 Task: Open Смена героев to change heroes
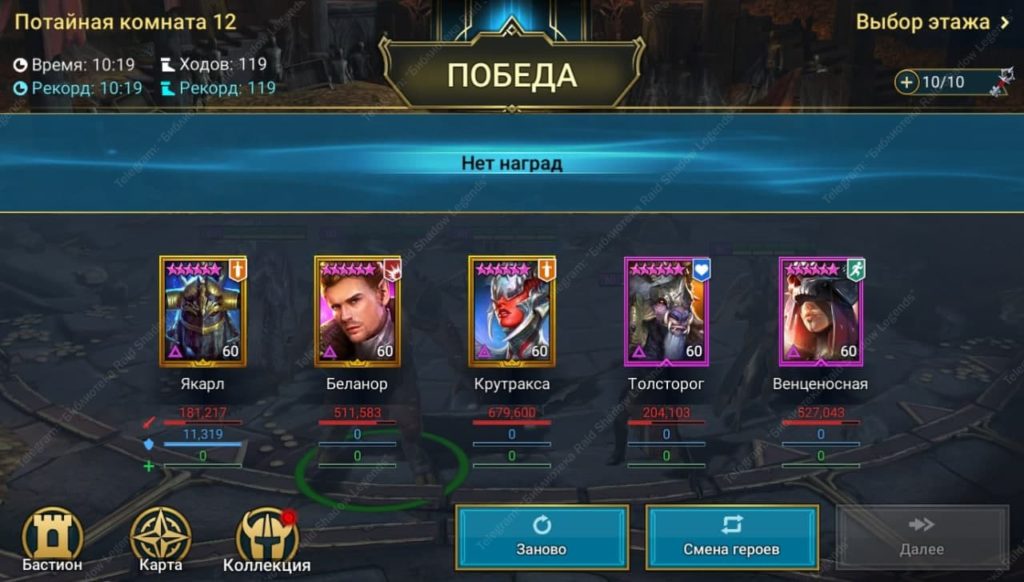click(x=731, y=537)
